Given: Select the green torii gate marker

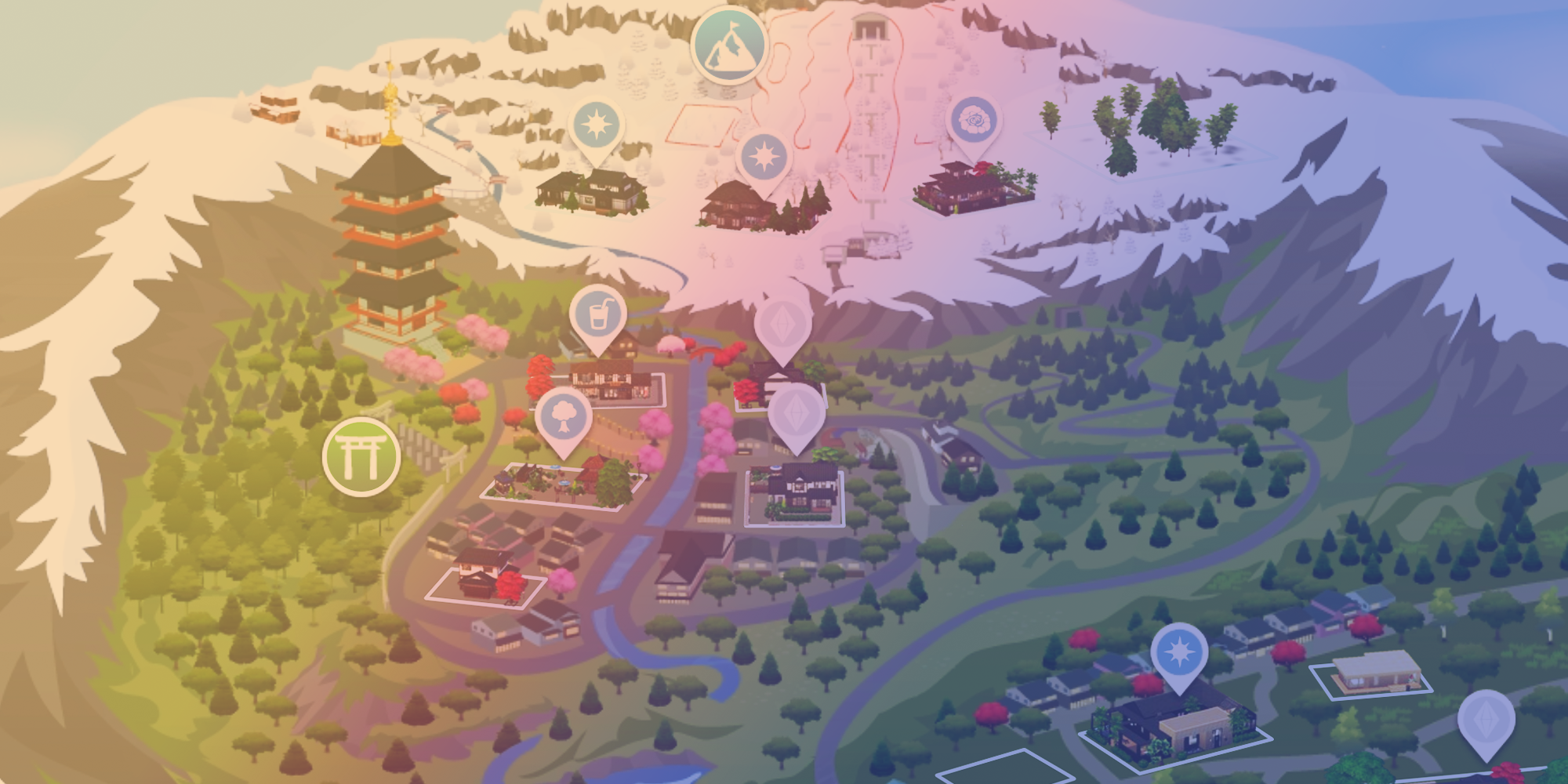Looking at the screenshot, I should click(361, 456).
